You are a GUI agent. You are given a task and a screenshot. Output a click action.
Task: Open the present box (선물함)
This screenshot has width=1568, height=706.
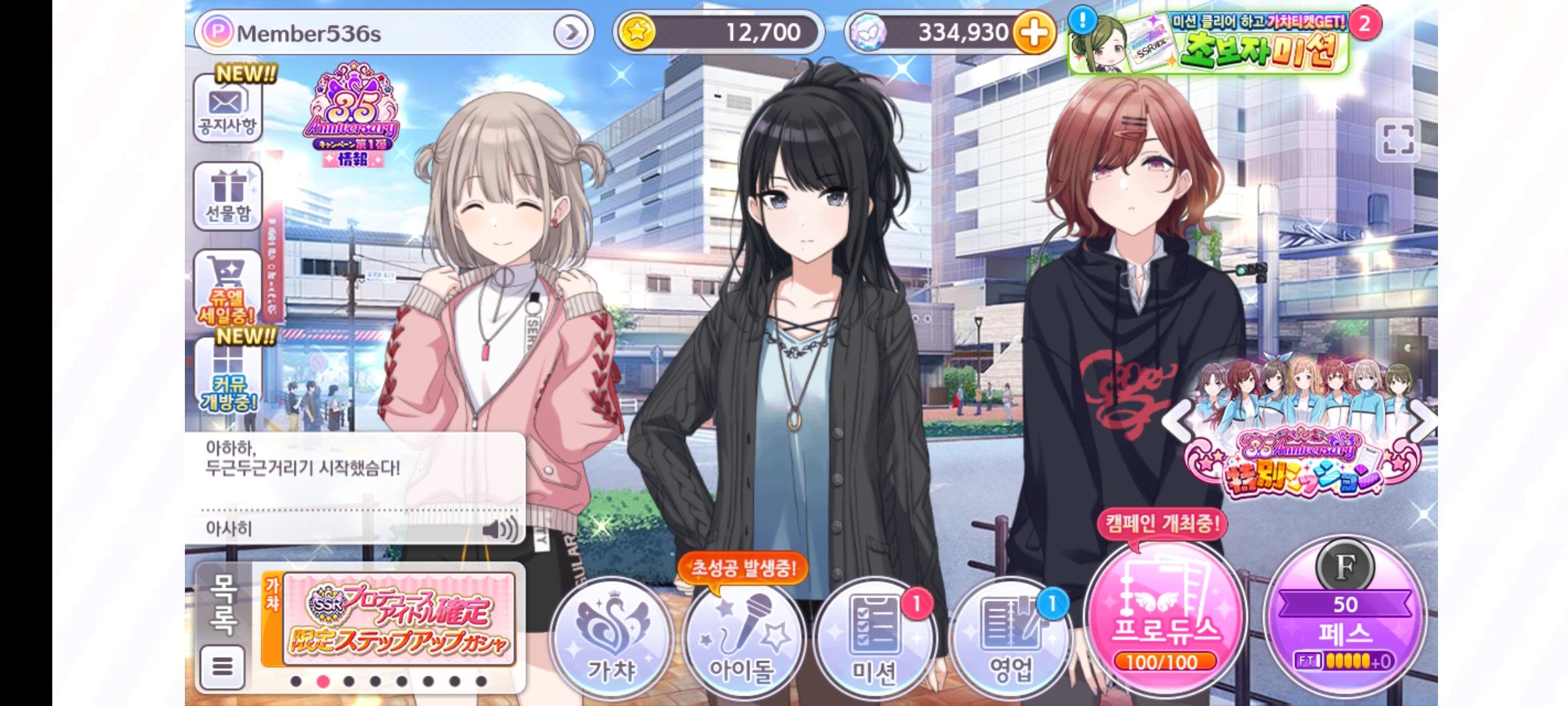[228, 196]
